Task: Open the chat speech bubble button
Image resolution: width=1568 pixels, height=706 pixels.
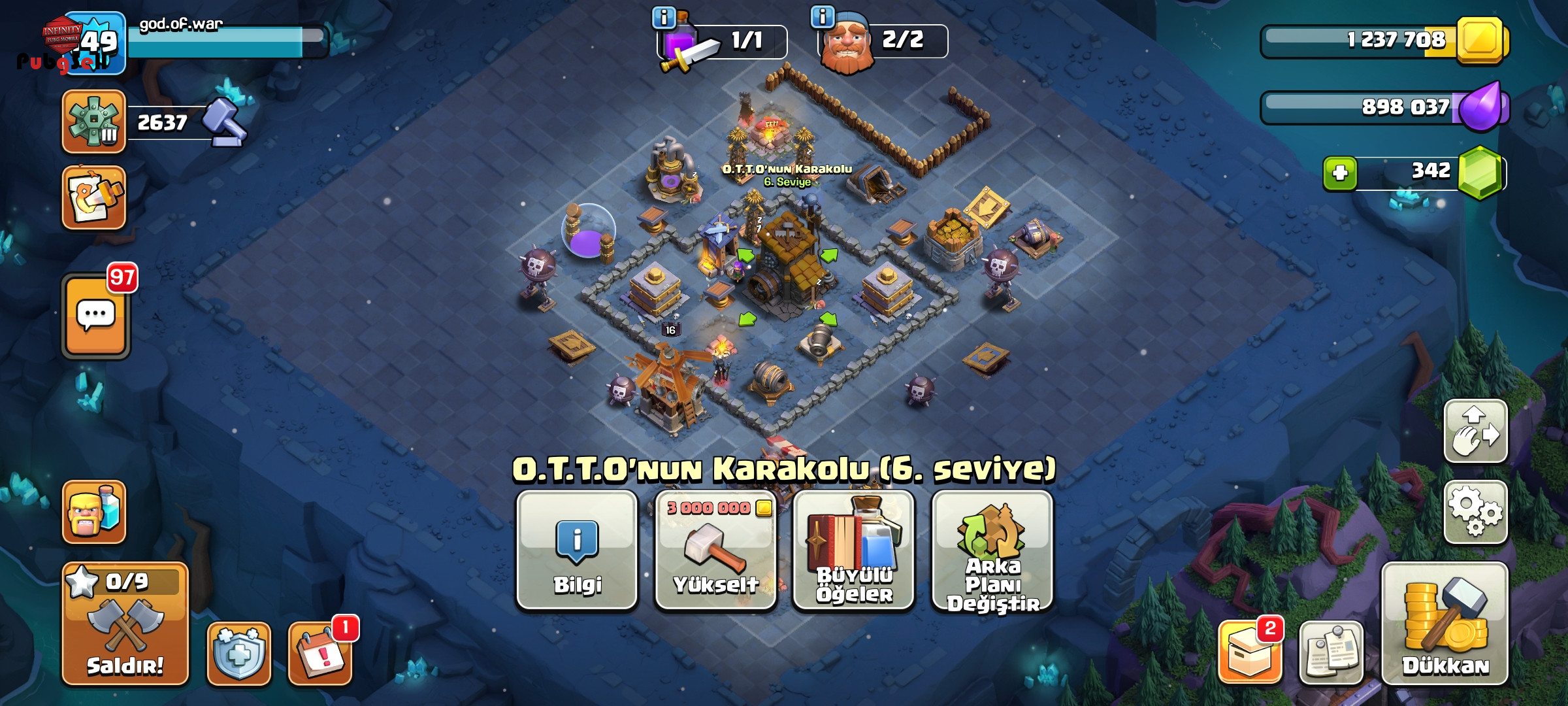Action: tap(96, 316)
